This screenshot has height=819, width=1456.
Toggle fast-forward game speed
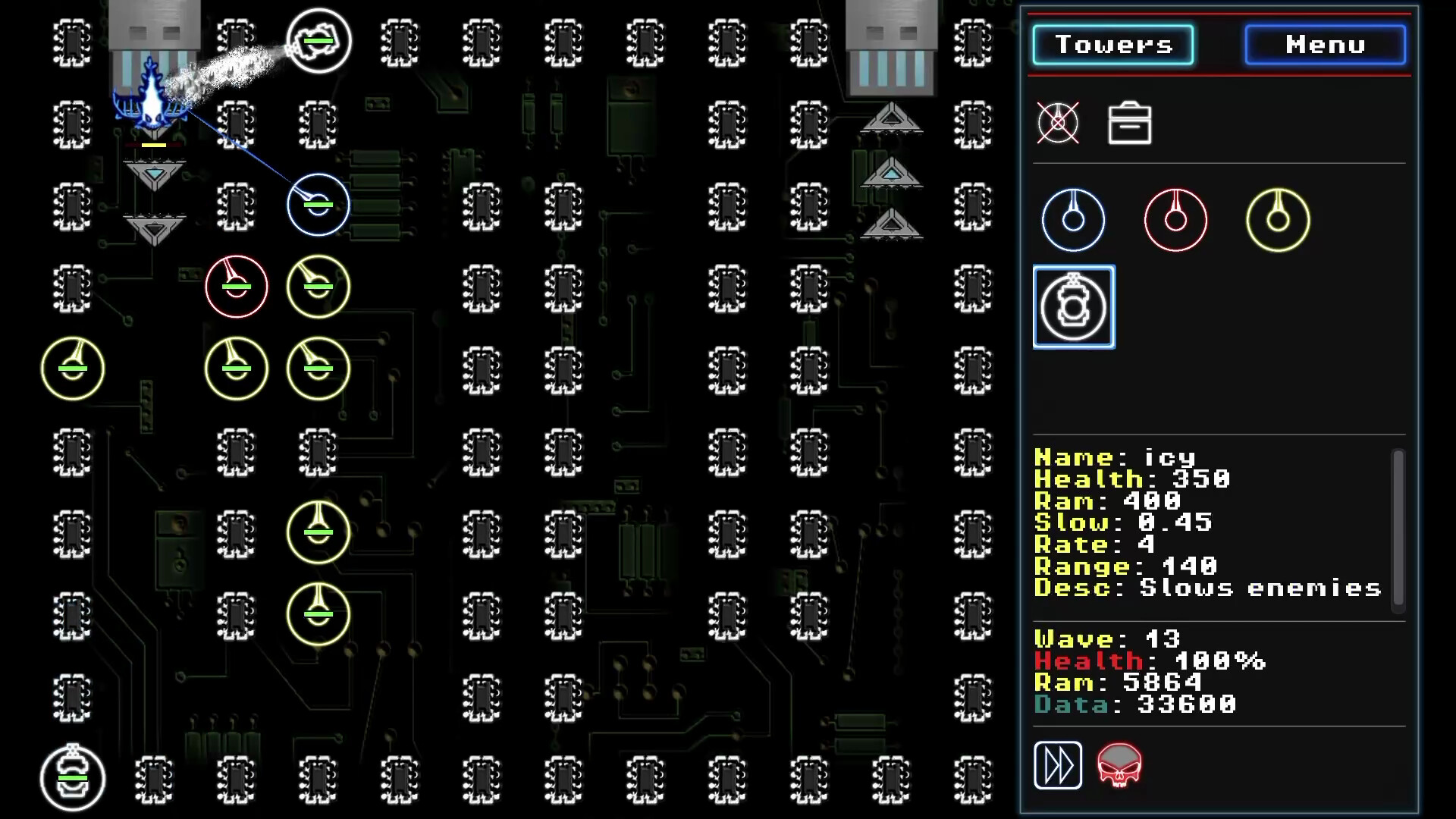click(x=1059, y=765)
